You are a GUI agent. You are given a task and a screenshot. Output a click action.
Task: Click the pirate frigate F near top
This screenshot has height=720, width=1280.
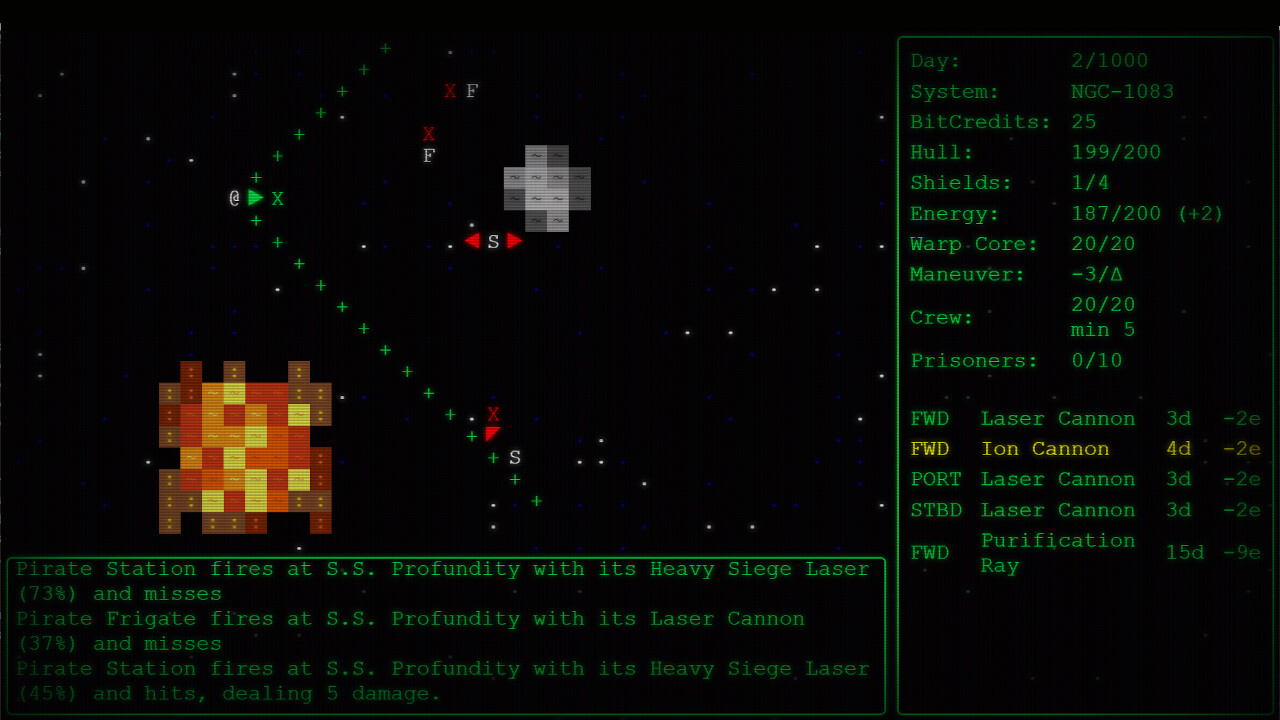point(470,91)
